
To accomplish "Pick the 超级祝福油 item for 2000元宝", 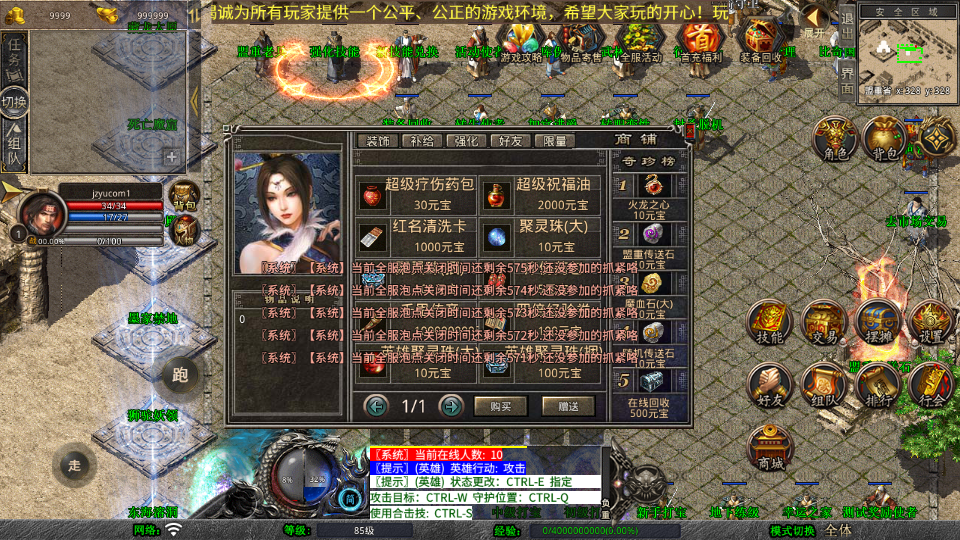I will [x=545, y=192].
